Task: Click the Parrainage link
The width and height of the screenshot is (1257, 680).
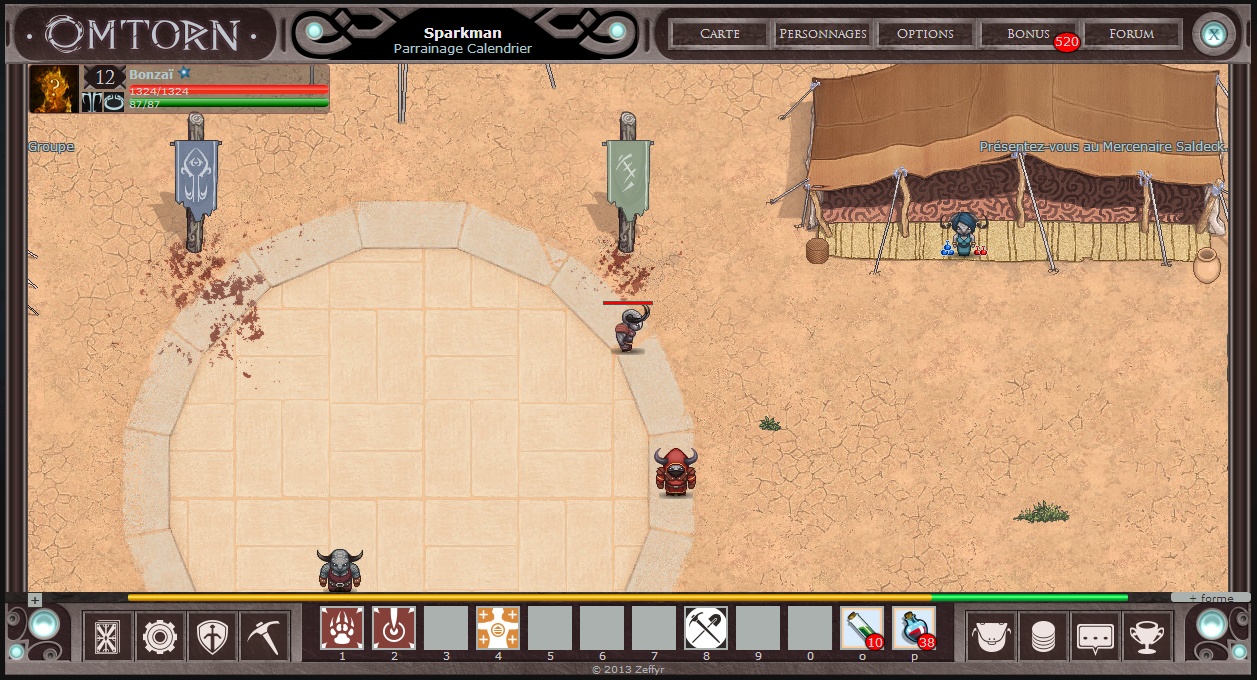Action: pos(427,48)
